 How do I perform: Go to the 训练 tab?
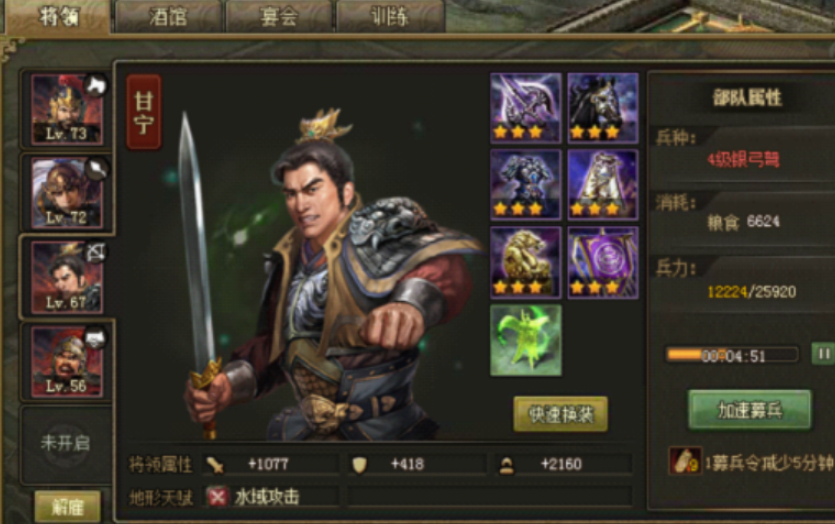(x=389, y=17)
